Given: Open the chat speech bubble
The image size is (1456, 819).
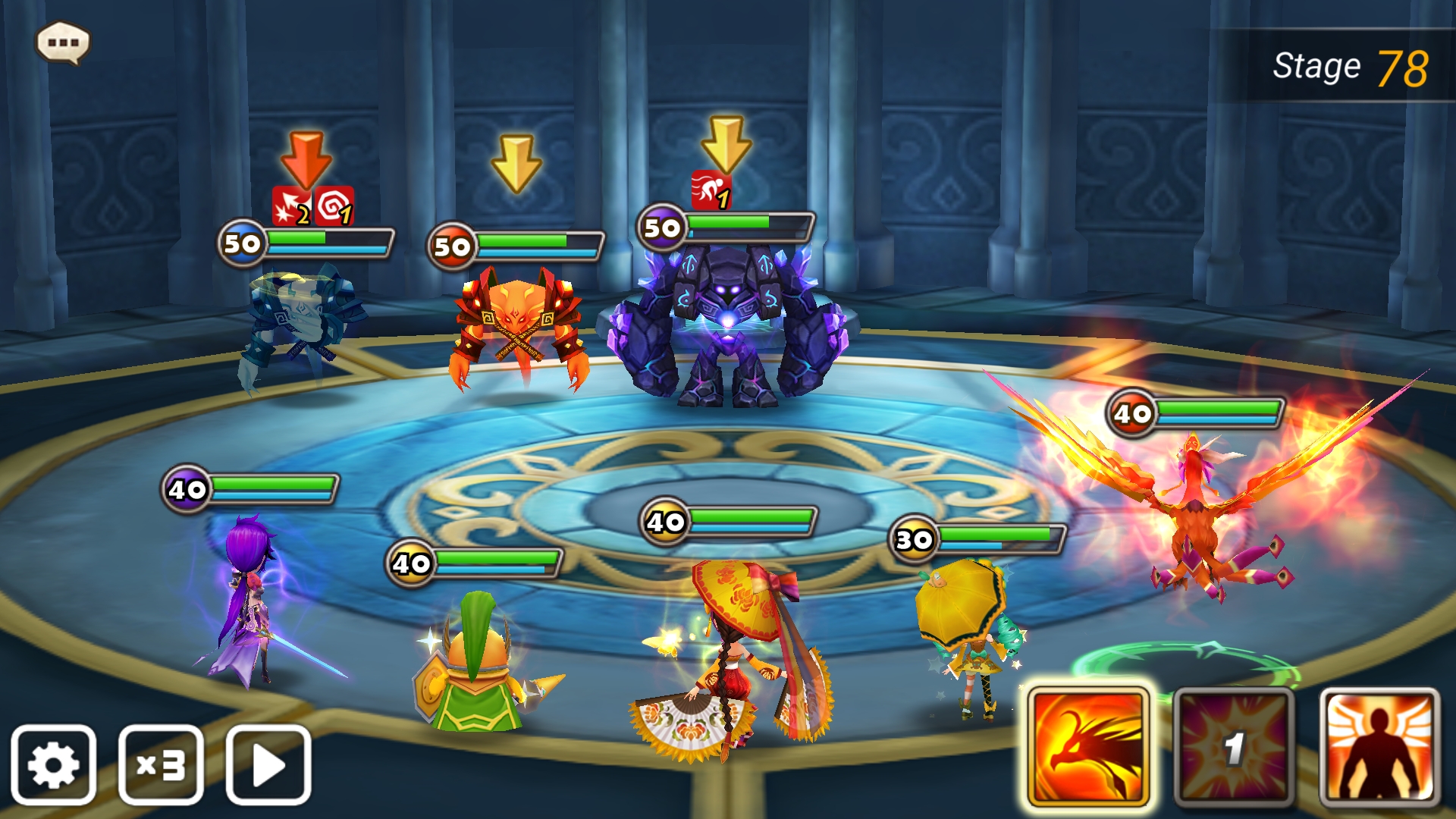Looking at the screenshot, I should point(63,42).
